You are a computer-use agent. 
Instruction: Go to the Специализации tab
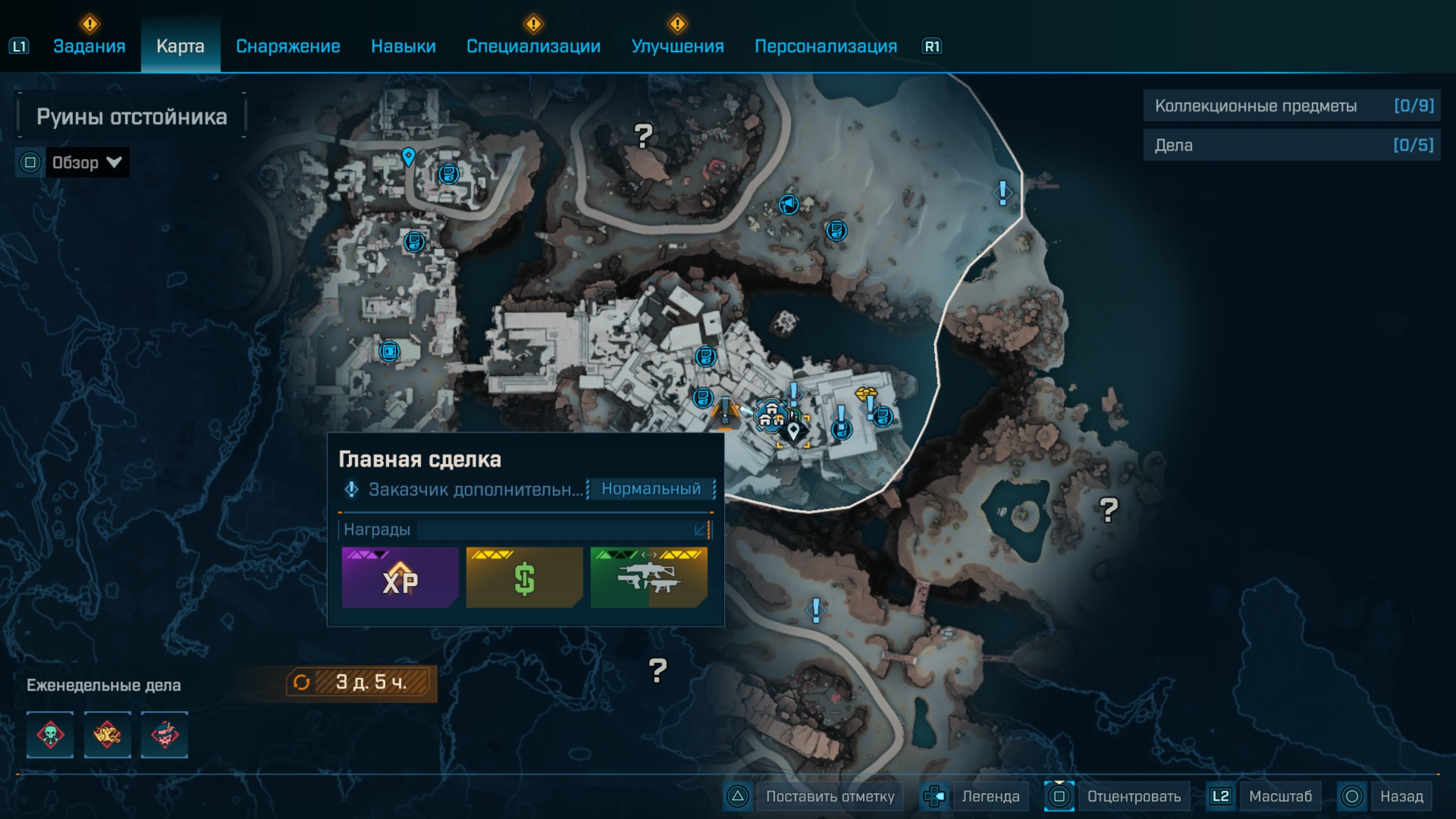coord(533,46)
